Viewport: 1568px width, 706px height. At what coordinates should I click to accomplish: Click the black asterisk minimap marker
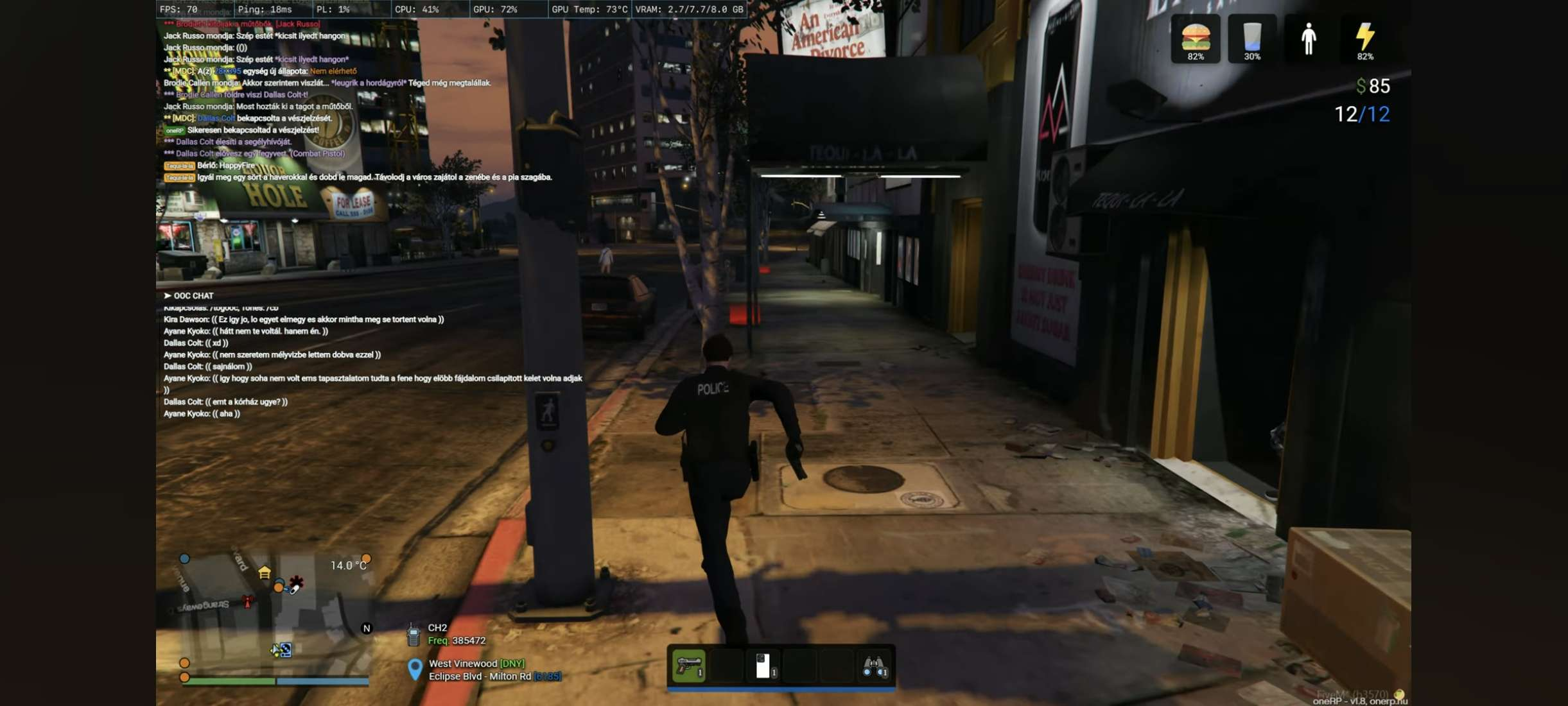296,582
